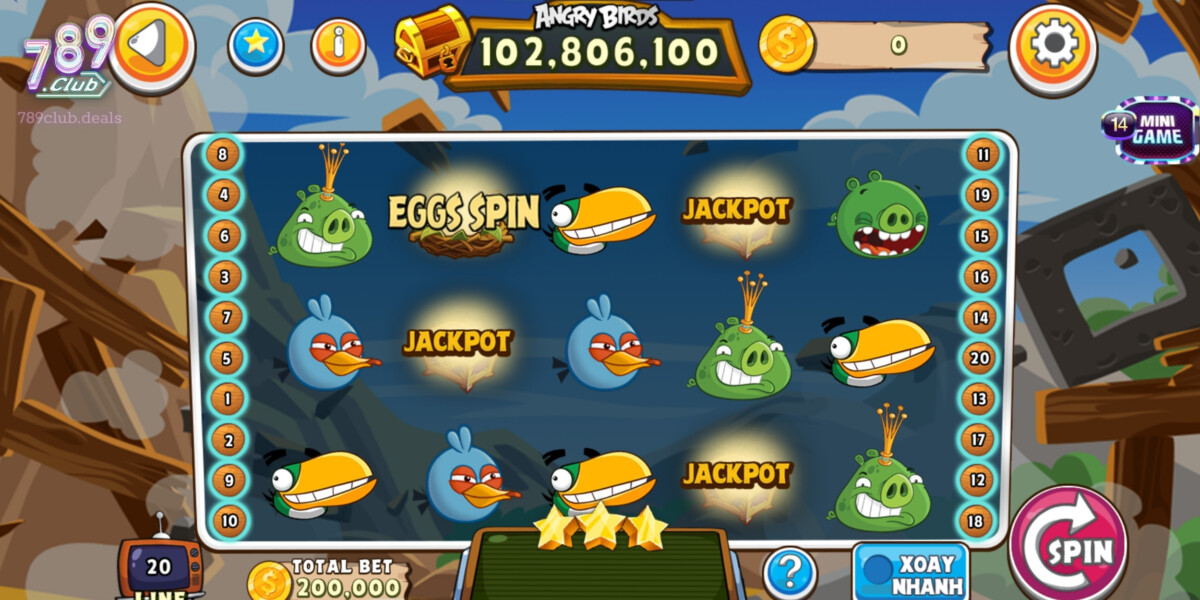This screenshot has height=600, width=1200.
Task: Select payline number 20 marker
Action: [x=978, y=358]
